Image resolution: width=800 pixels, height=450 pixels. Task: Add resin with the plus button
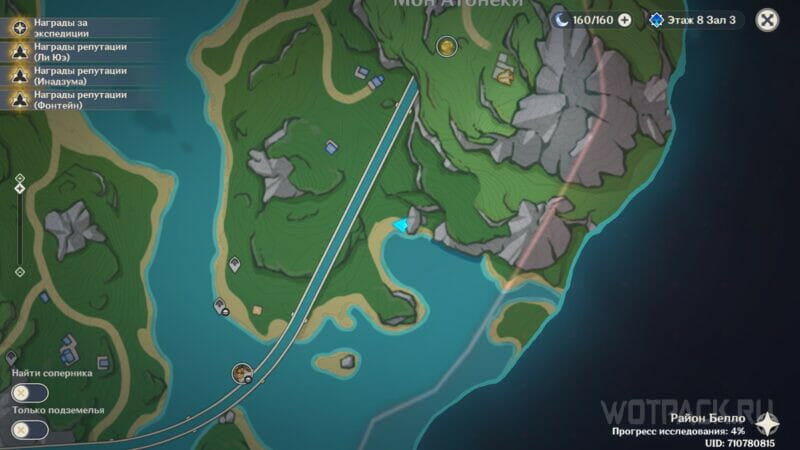click(625, 19)
